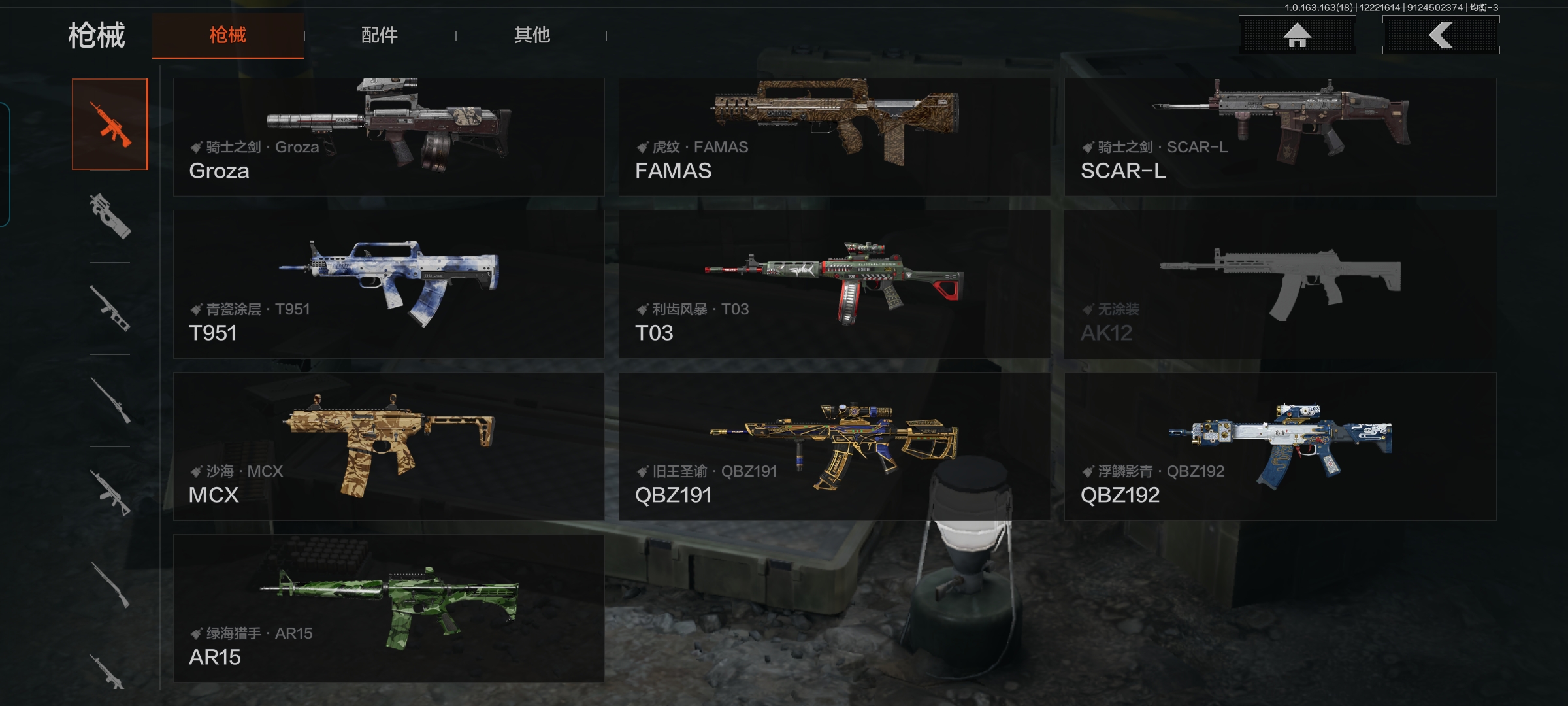Open the T951 weapon card
1568x706 pixels.
389,284
